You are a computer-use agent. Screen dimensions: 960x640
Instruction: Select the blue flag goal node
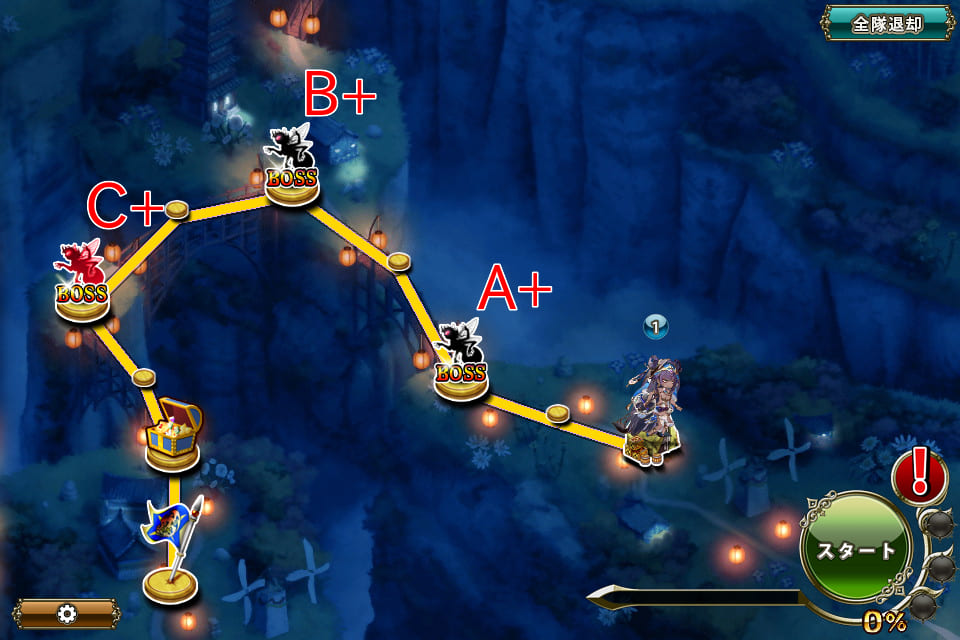[170, 550]
